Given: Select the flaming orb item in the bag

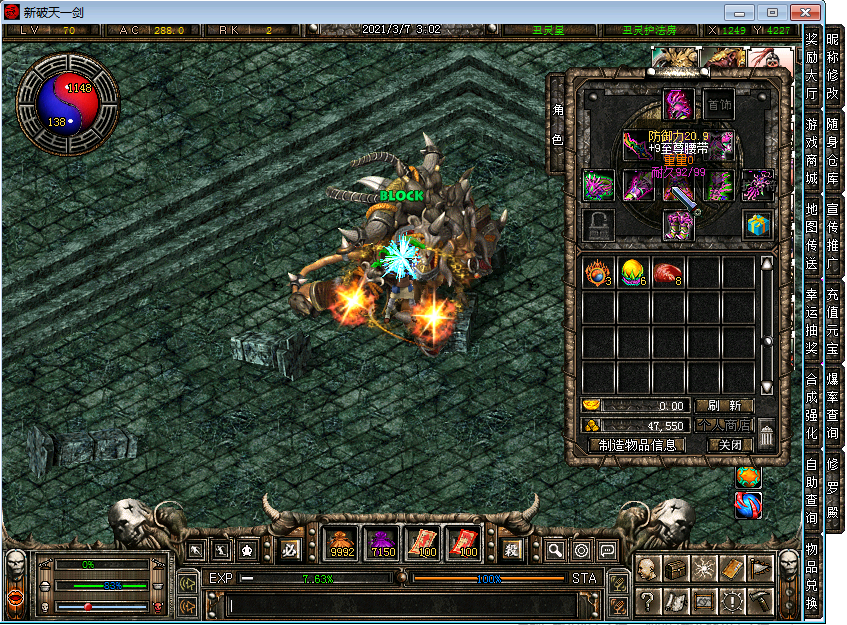Looking at the screenshot, I should tap(599, 272).
